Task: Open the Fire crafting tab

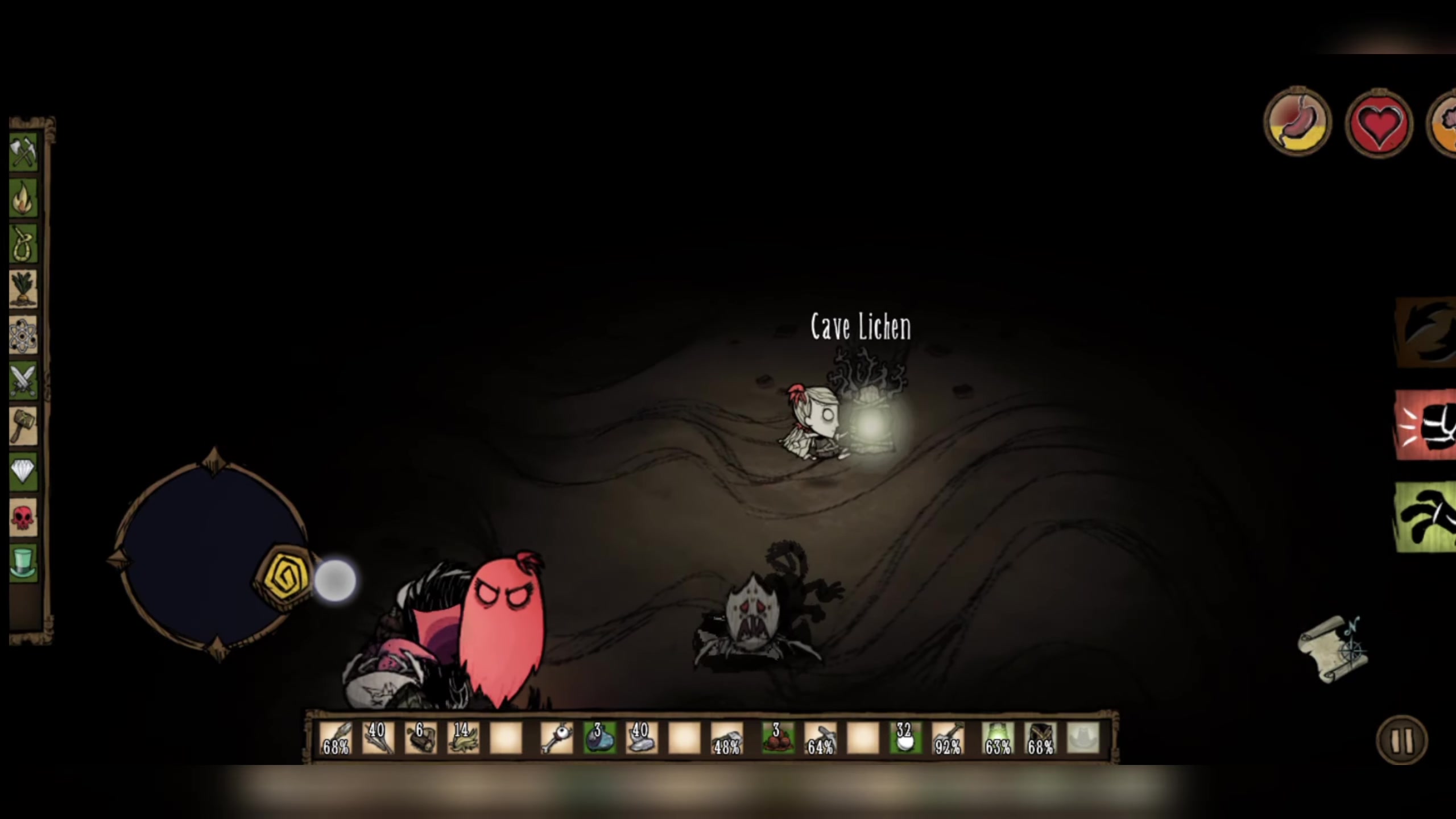Action: [23, 198]
